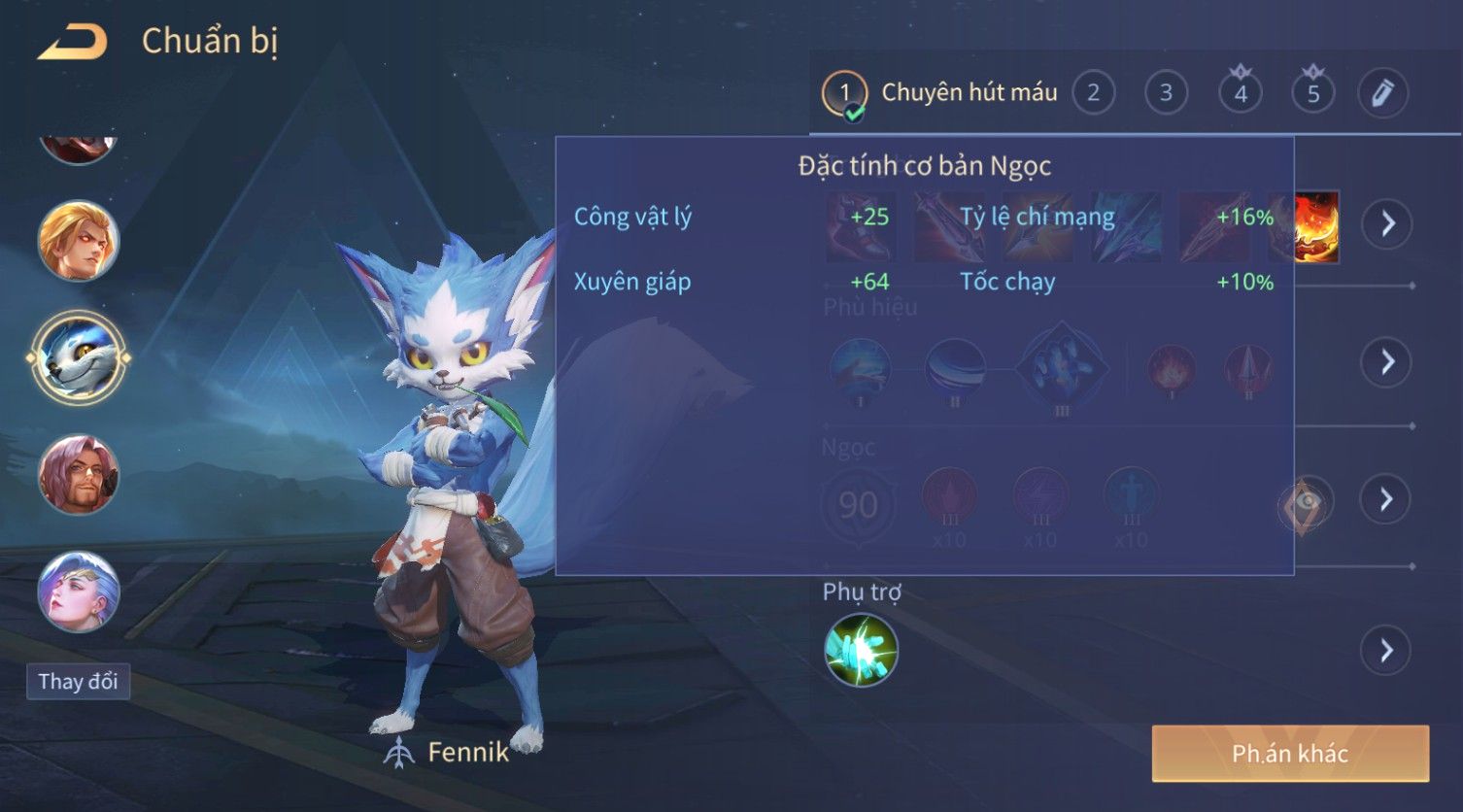The height and width of the screenshot is (812, 1463).
Task: Switch to build preset slot 5
Action: [1312, 93]
